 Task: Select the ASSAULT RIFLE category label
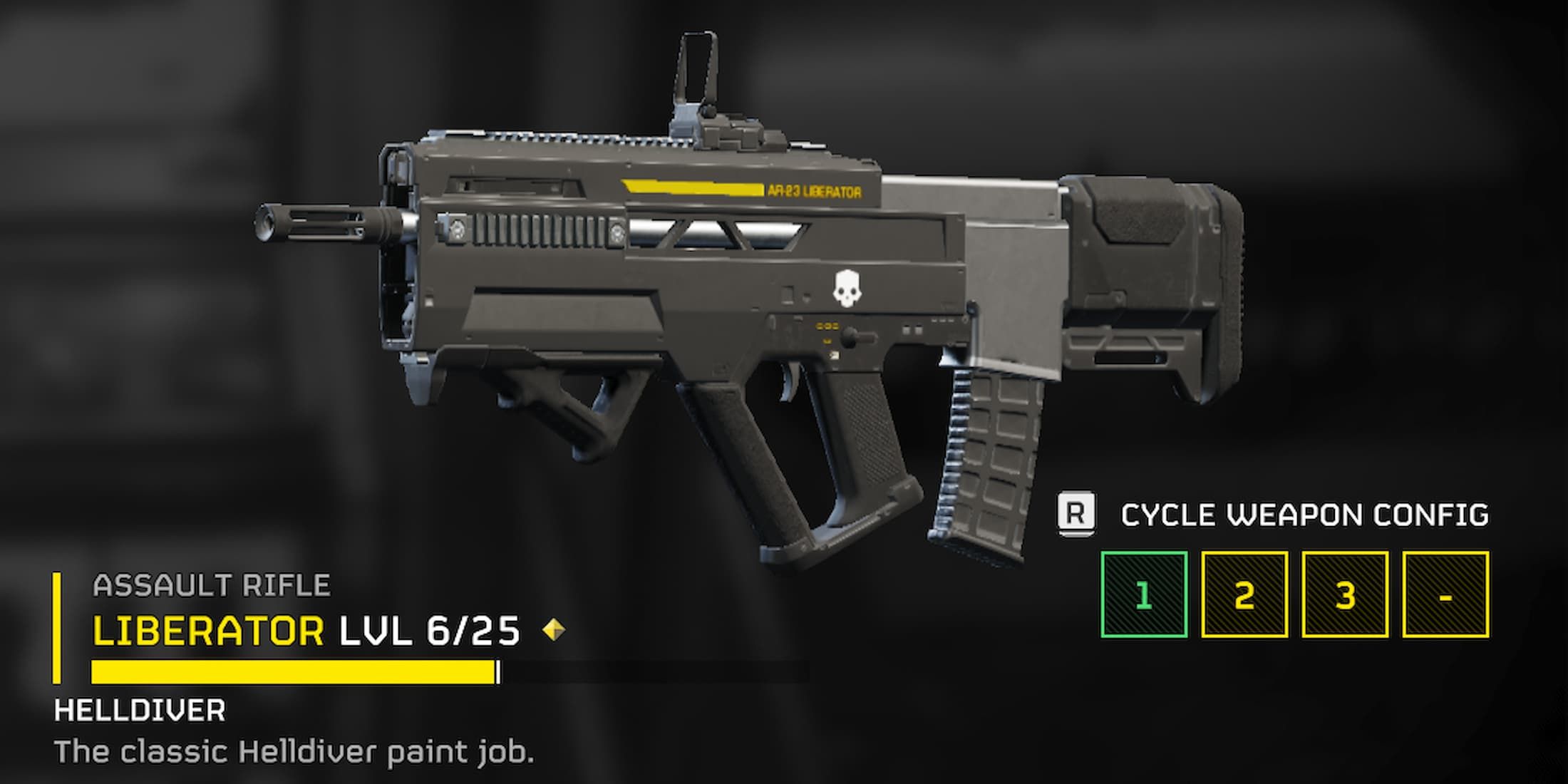pos(212,583)
